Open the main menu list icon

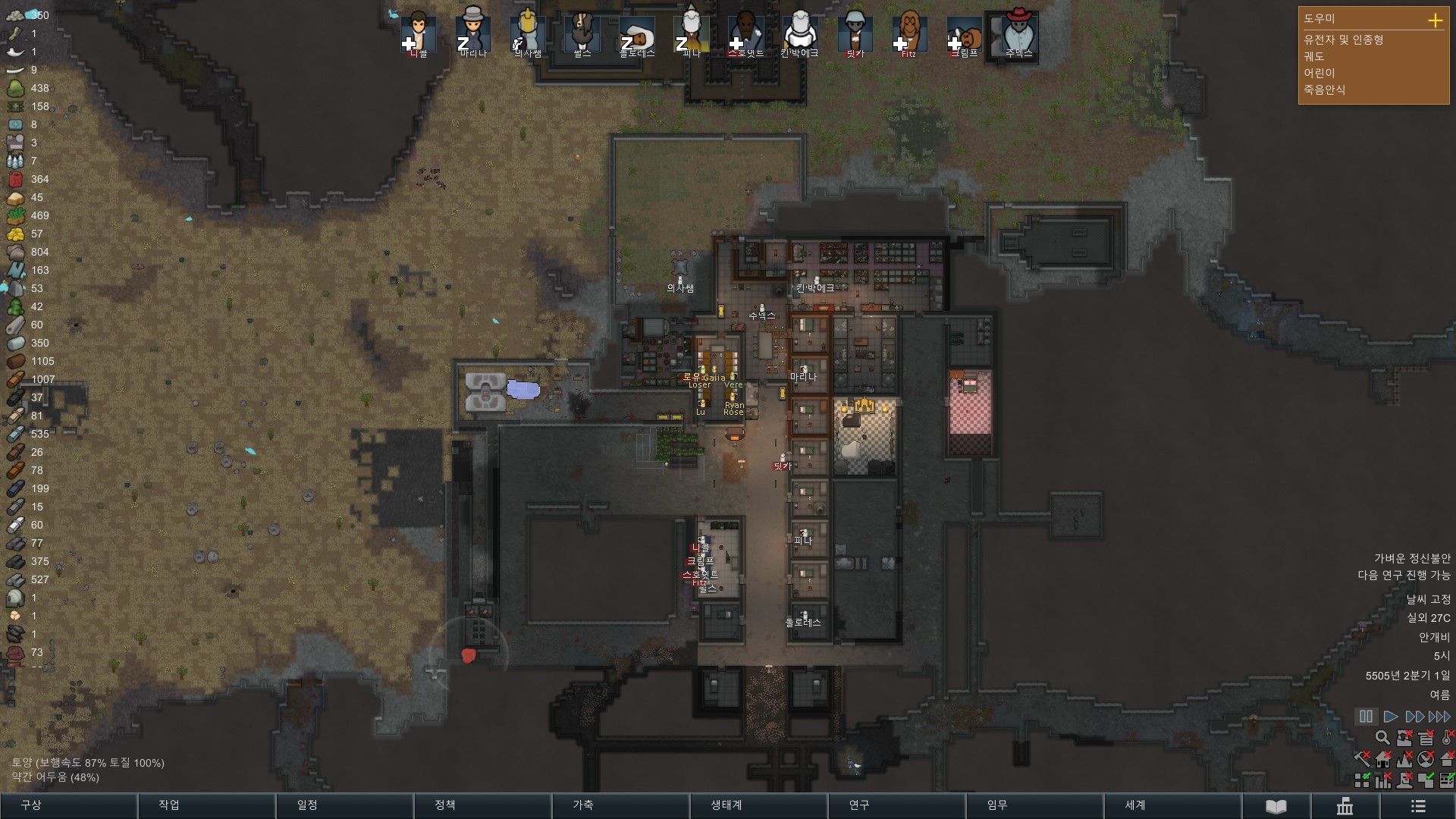[x=1418, y=806]
